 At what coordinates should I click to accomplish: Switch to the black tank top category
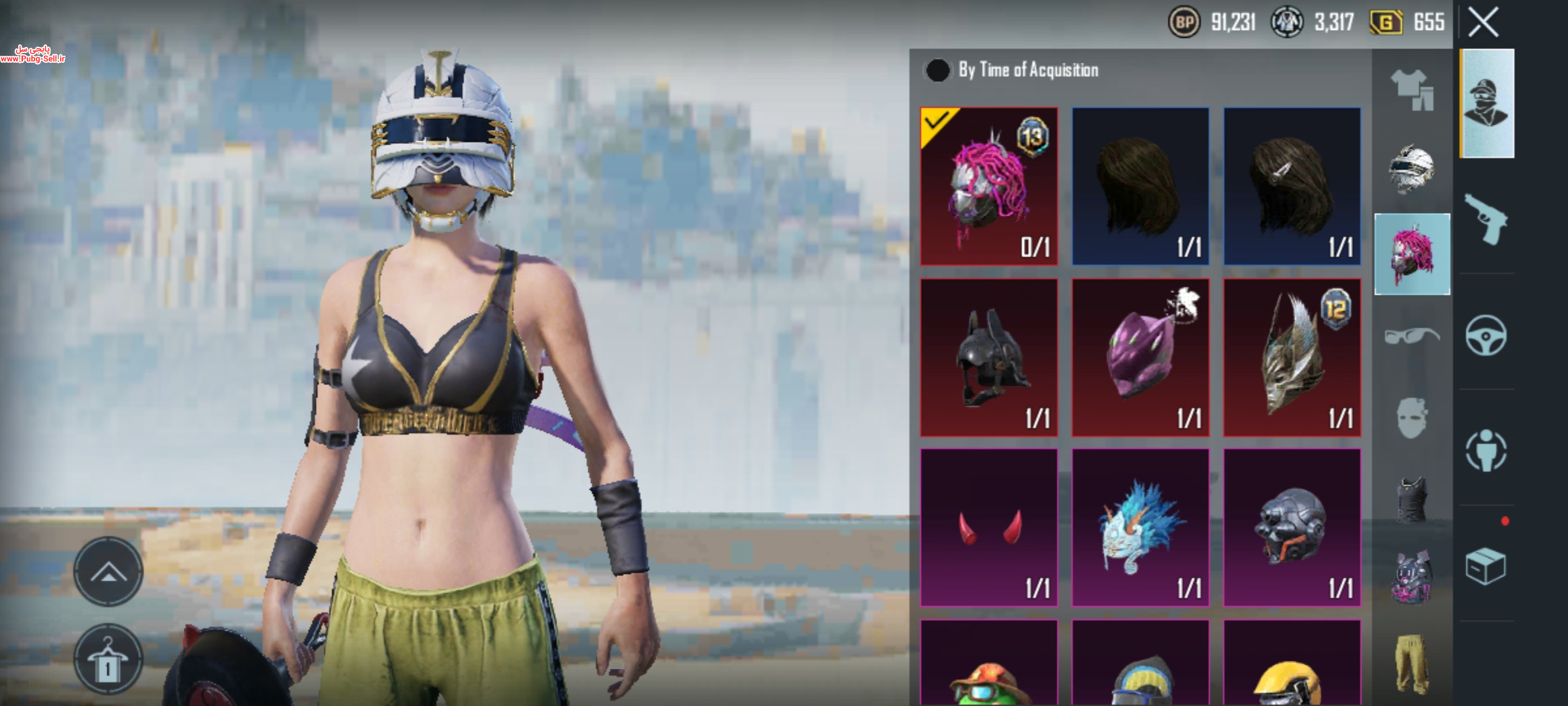coord(1412,499)
